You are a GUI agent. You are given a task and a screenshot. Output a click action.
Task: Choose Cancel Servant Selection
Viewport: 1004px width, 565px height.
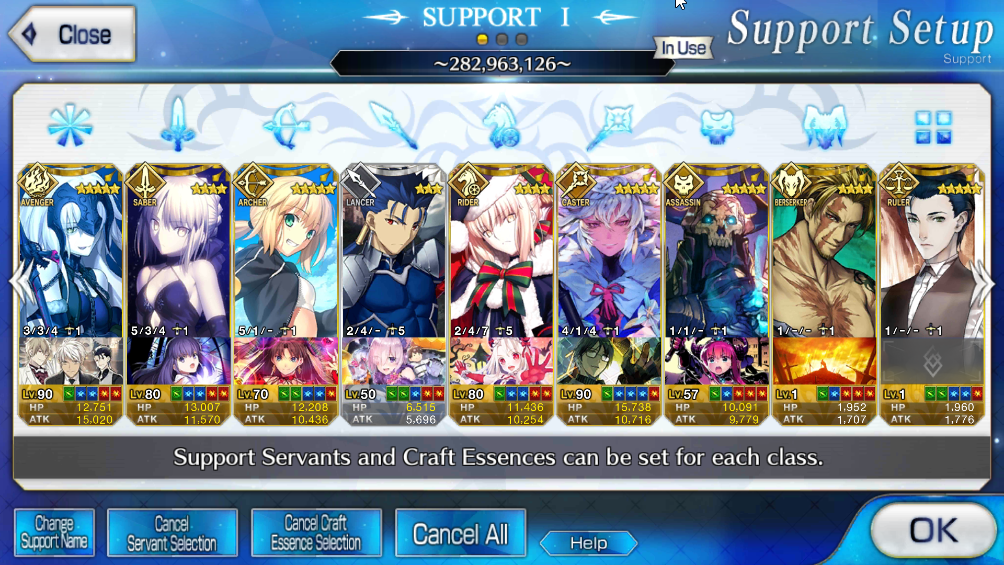pyautogui.click(x=172, y=532)
